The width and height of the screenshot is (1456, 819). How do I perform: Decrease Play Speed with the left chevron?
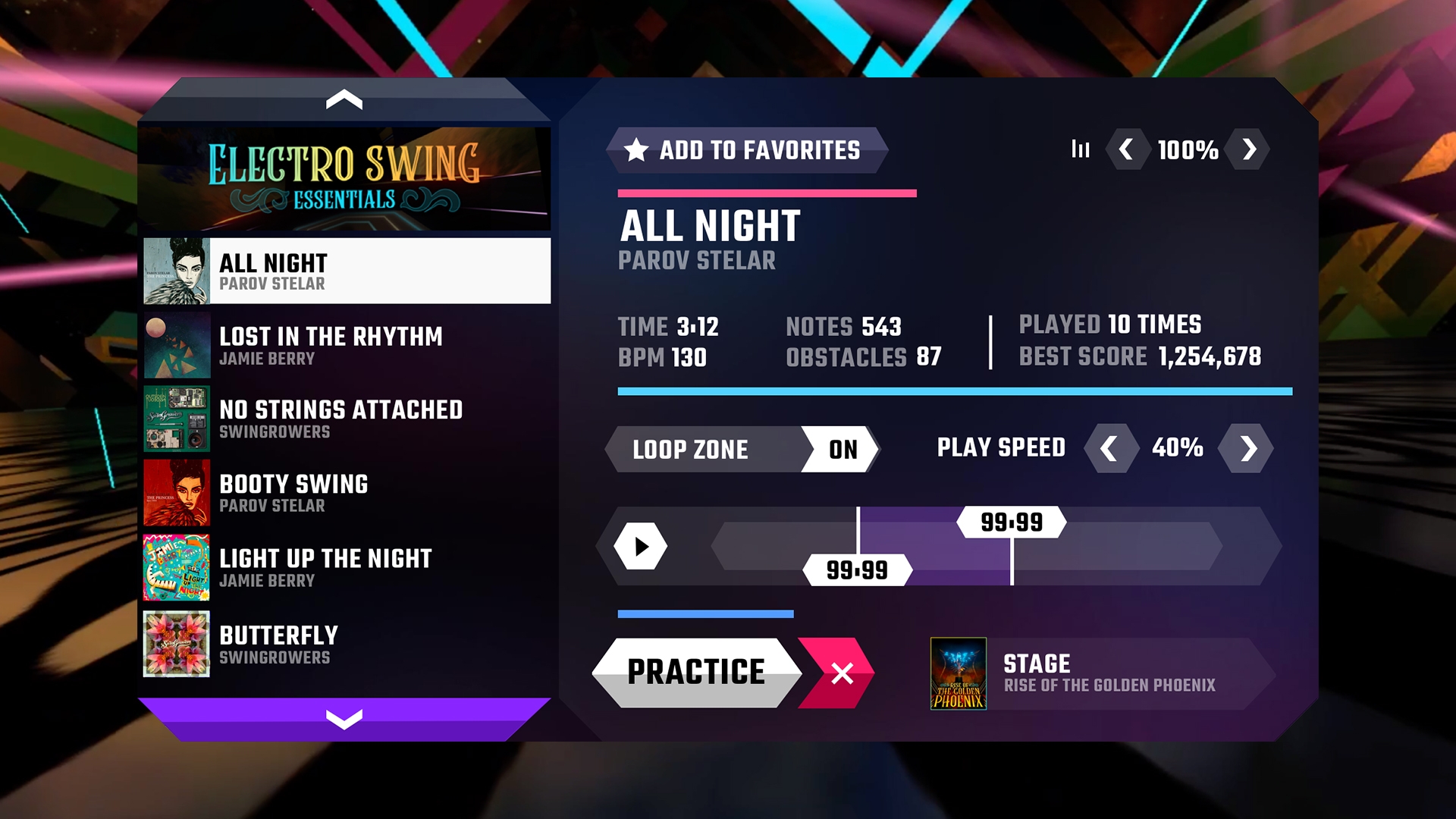1110,448
